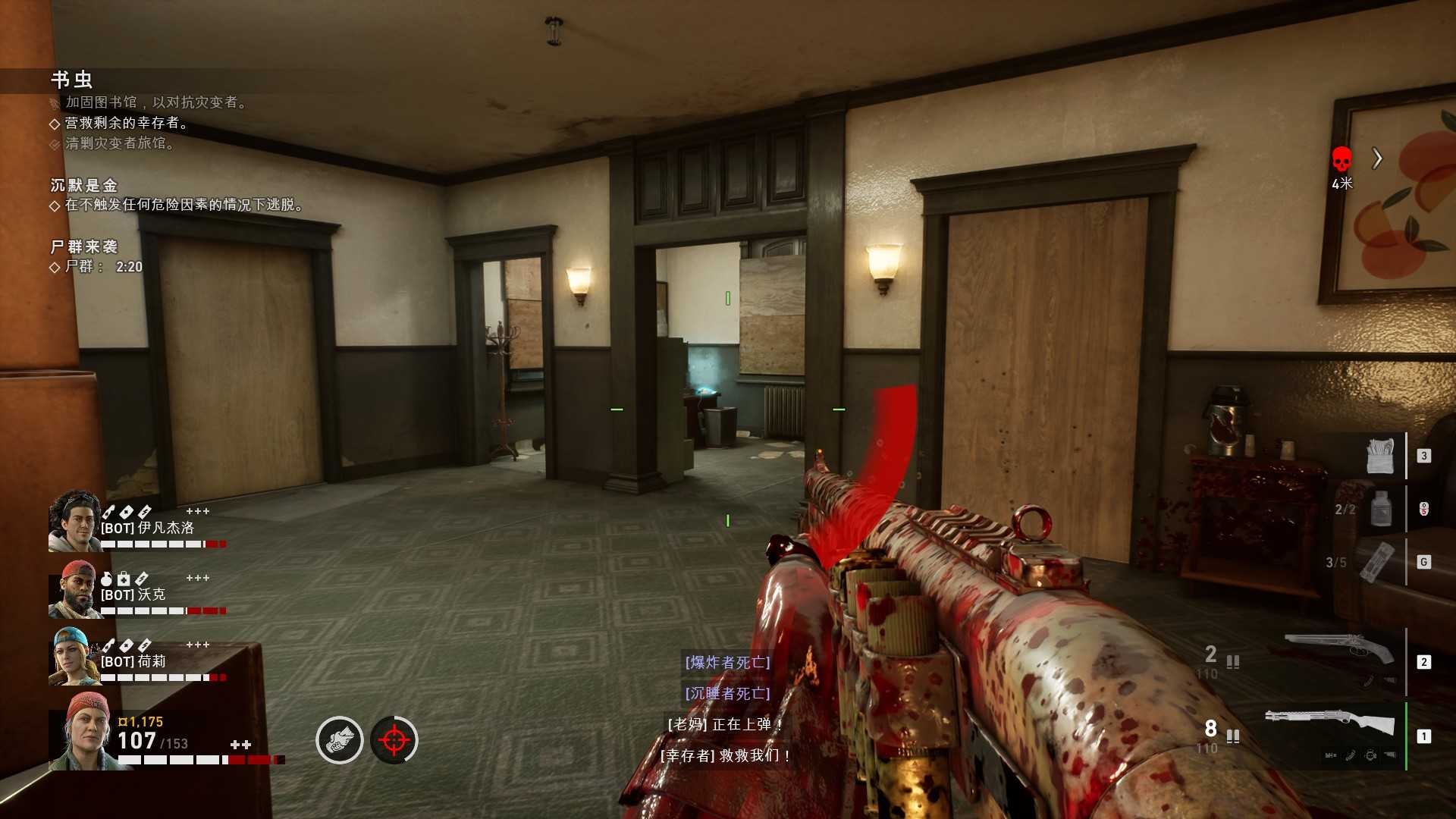Choose the pill bottle item slot
Viewport: 1456px width, 819px height.
click(x=1382, y=509)
